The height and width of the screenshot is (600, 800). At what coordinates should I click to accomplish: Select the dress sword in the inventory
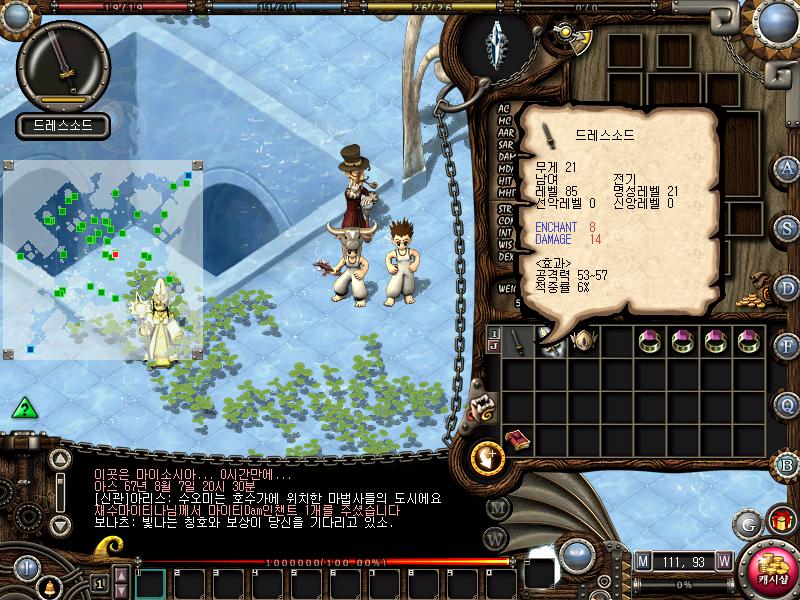click(x=518, y=342)
